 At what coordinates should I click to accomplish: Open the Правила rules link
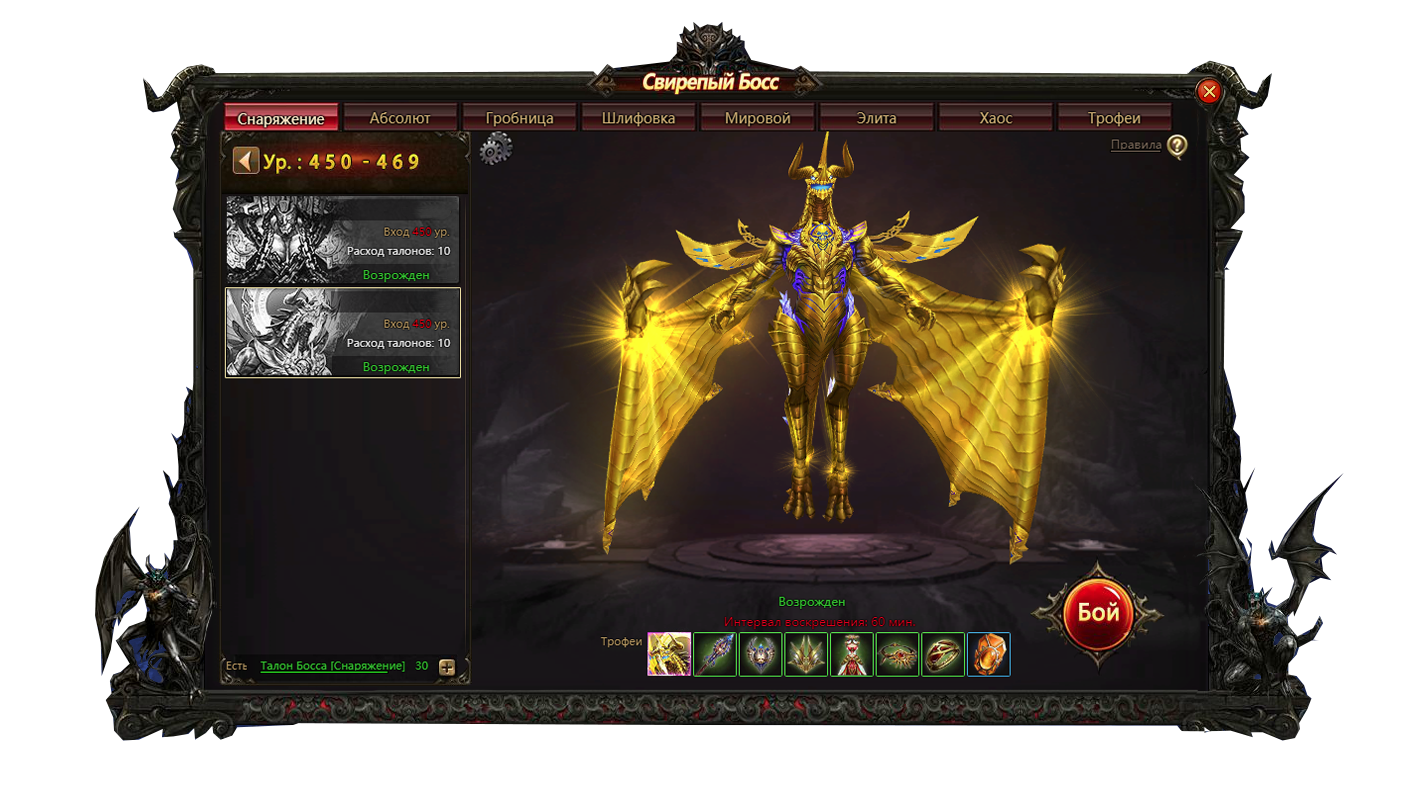[1136, 146]
